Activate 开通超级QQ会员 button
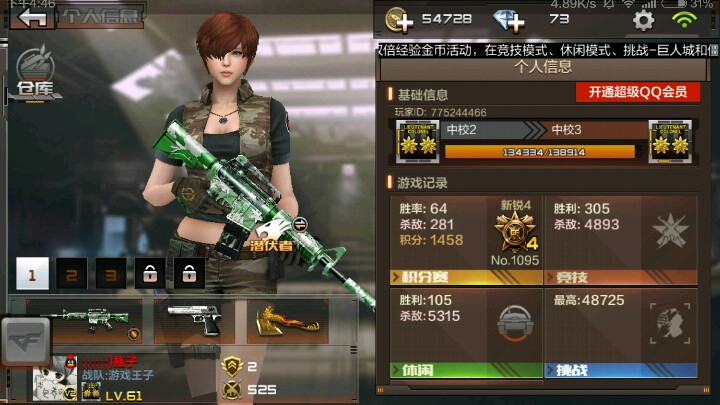This screenshot has width=720, height=405. coord(637,92)
